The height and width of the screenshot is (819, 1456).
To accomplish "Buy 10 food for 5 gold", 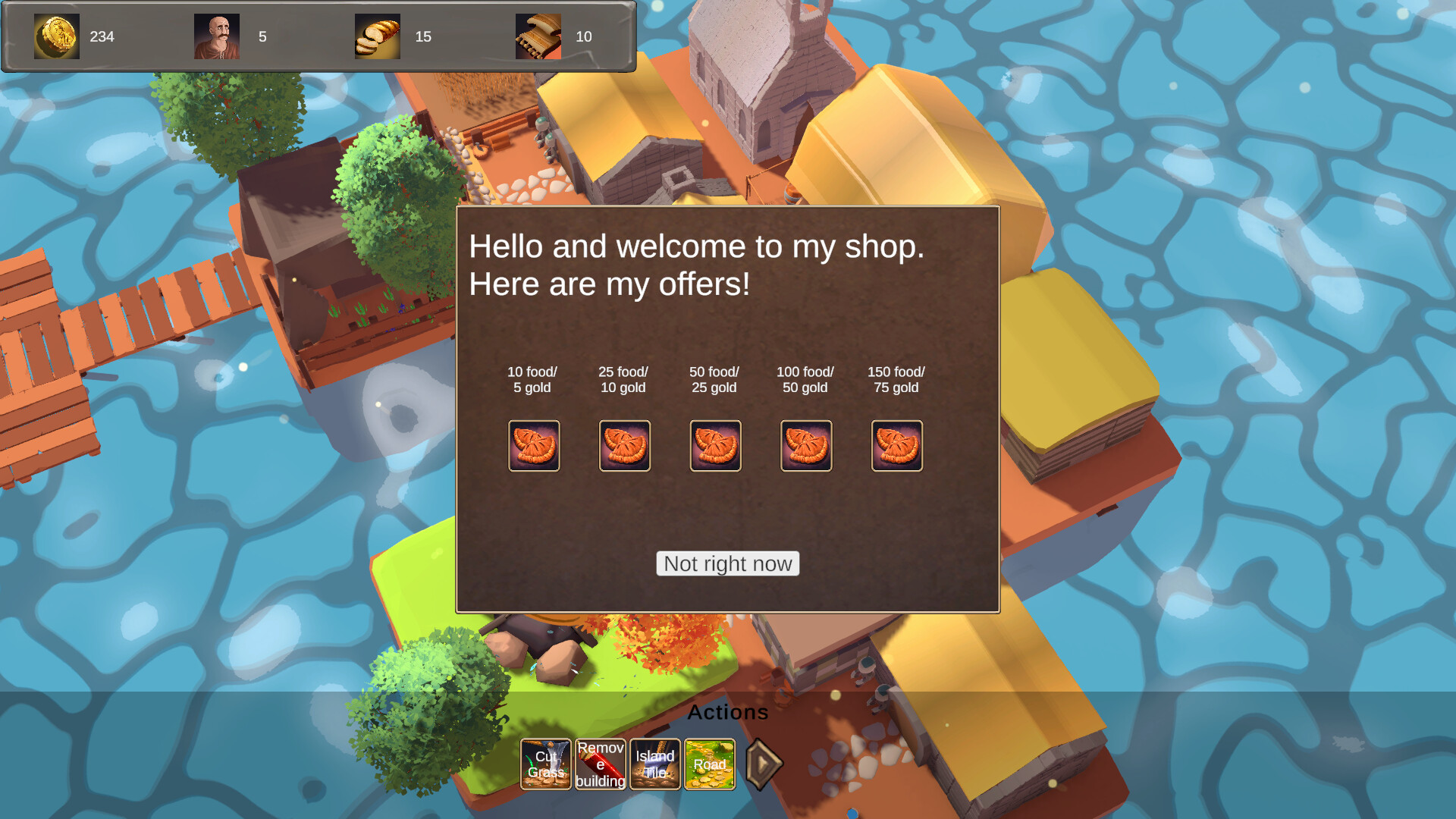I will tap(534, 446).
